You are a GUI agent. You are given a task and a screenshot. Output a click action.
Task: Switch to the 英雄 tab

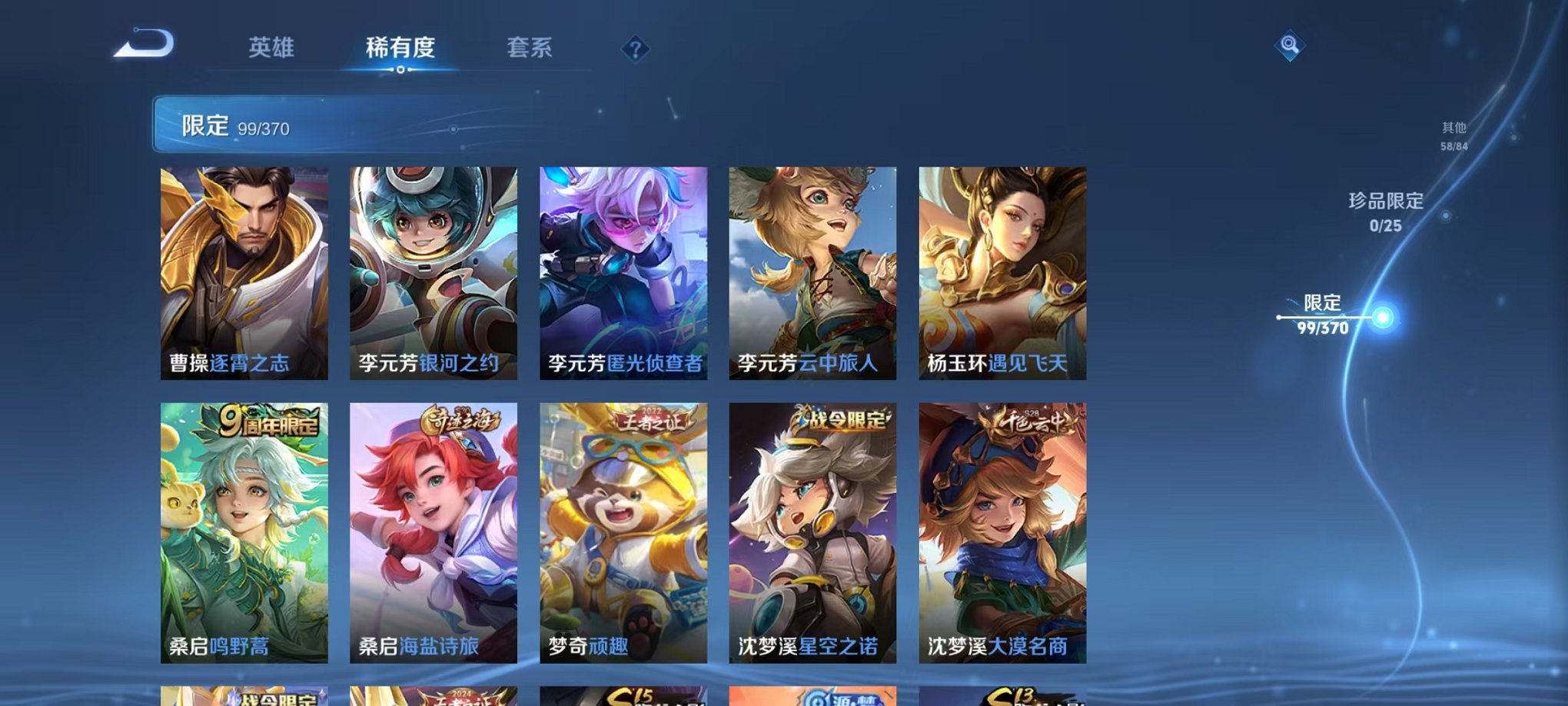click(x=273, y=48)
